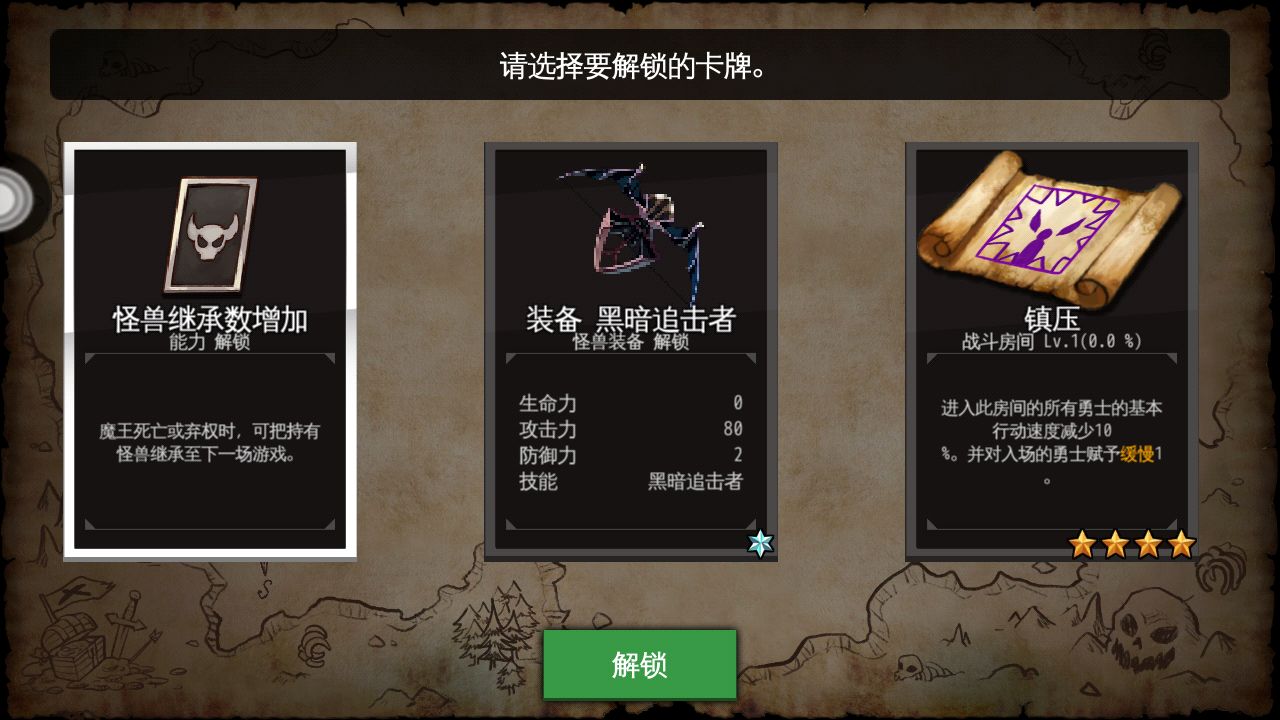The image size is (1280, 720).
Task: Click the cyan snowflake rarity icon
Action: point(760,541)
